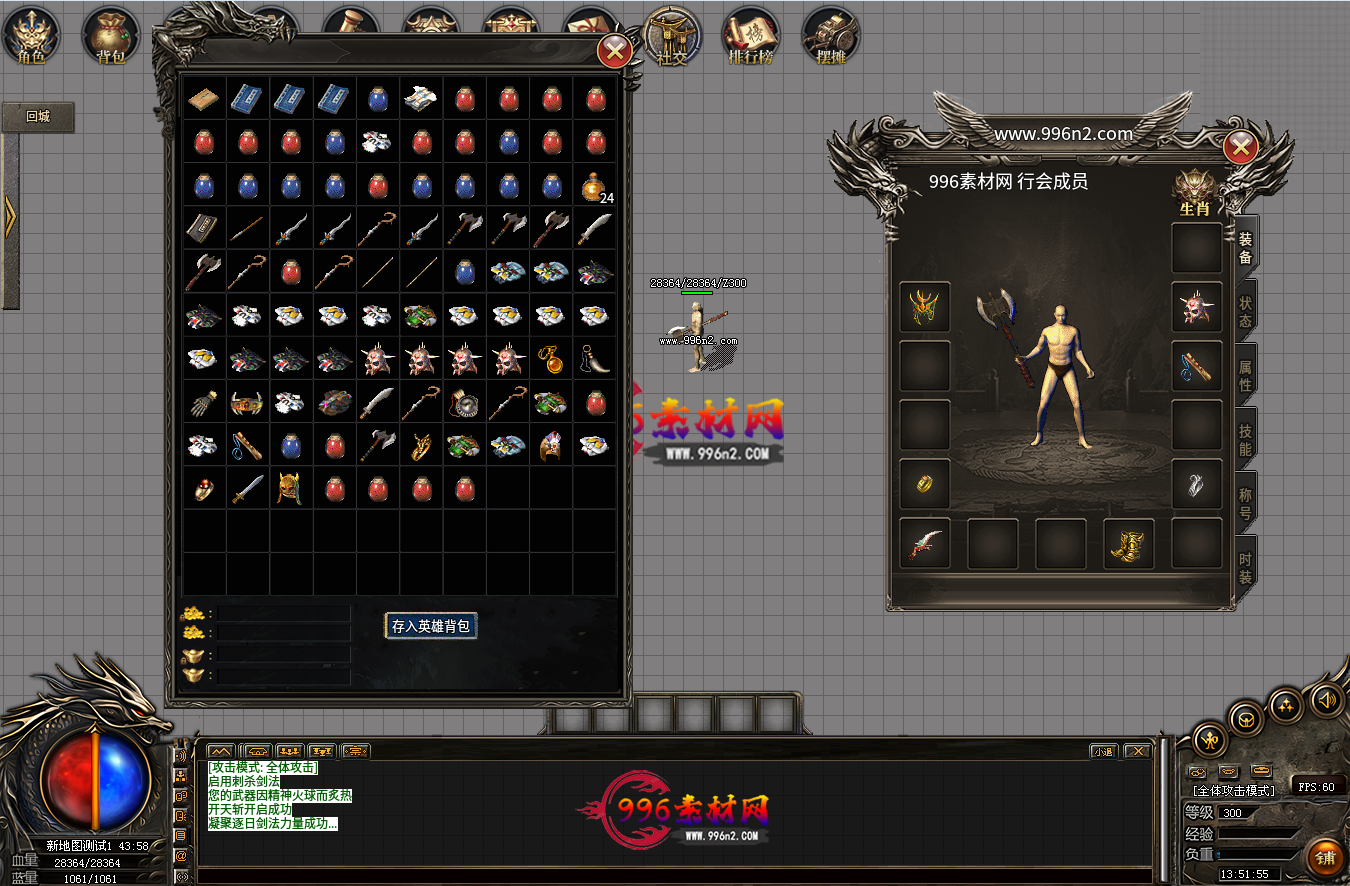Close the character equipment panel

point(1240,148)
